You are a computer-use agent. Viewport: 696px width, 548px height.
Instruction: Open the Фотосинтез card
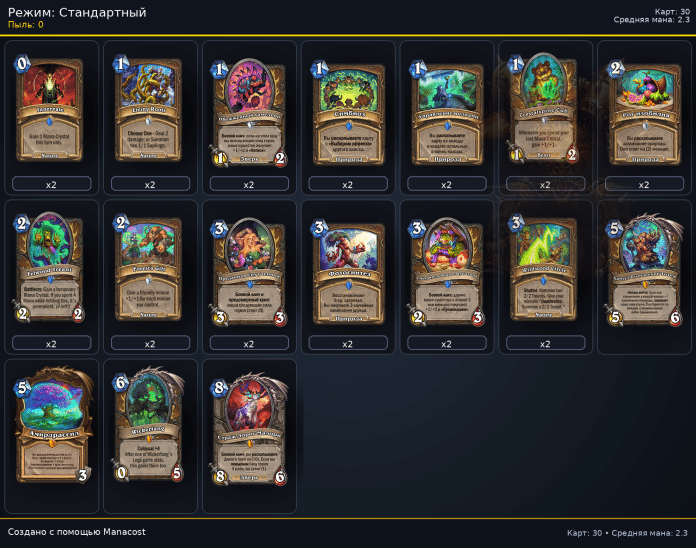[347, 270]
